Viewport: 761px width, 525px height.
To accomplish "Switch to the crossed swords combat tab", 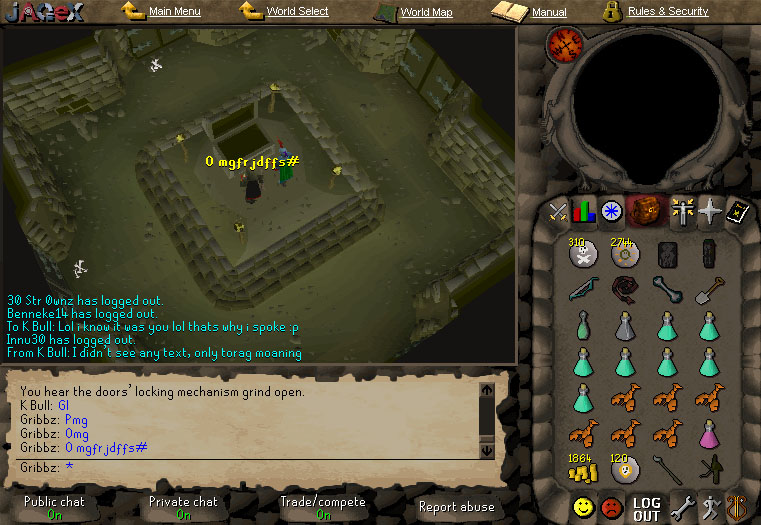I will point(558,211).
